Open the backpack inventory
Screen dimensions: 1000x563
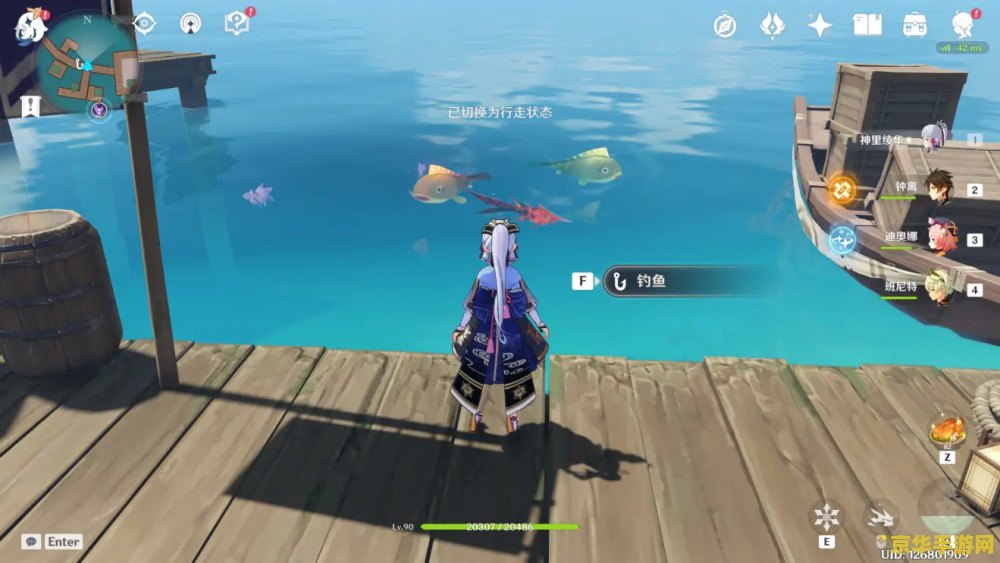pos(914,25)
